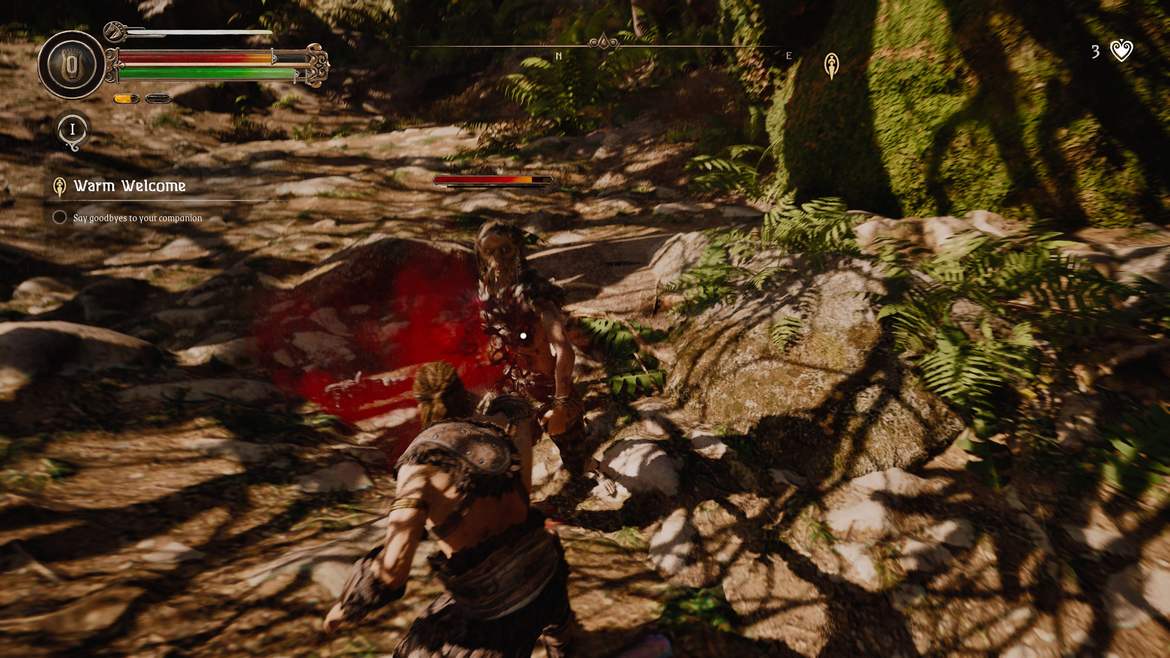Select the circular "I" icon under the emblem
This screenshot has height=658, width=1170.
click(72, 131)
